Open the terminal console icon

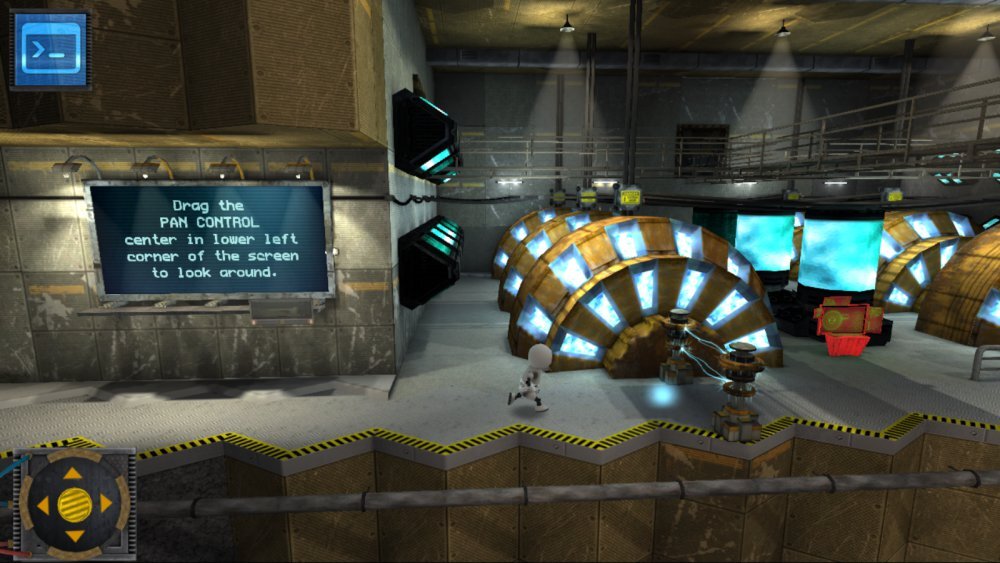coord(50,49)
